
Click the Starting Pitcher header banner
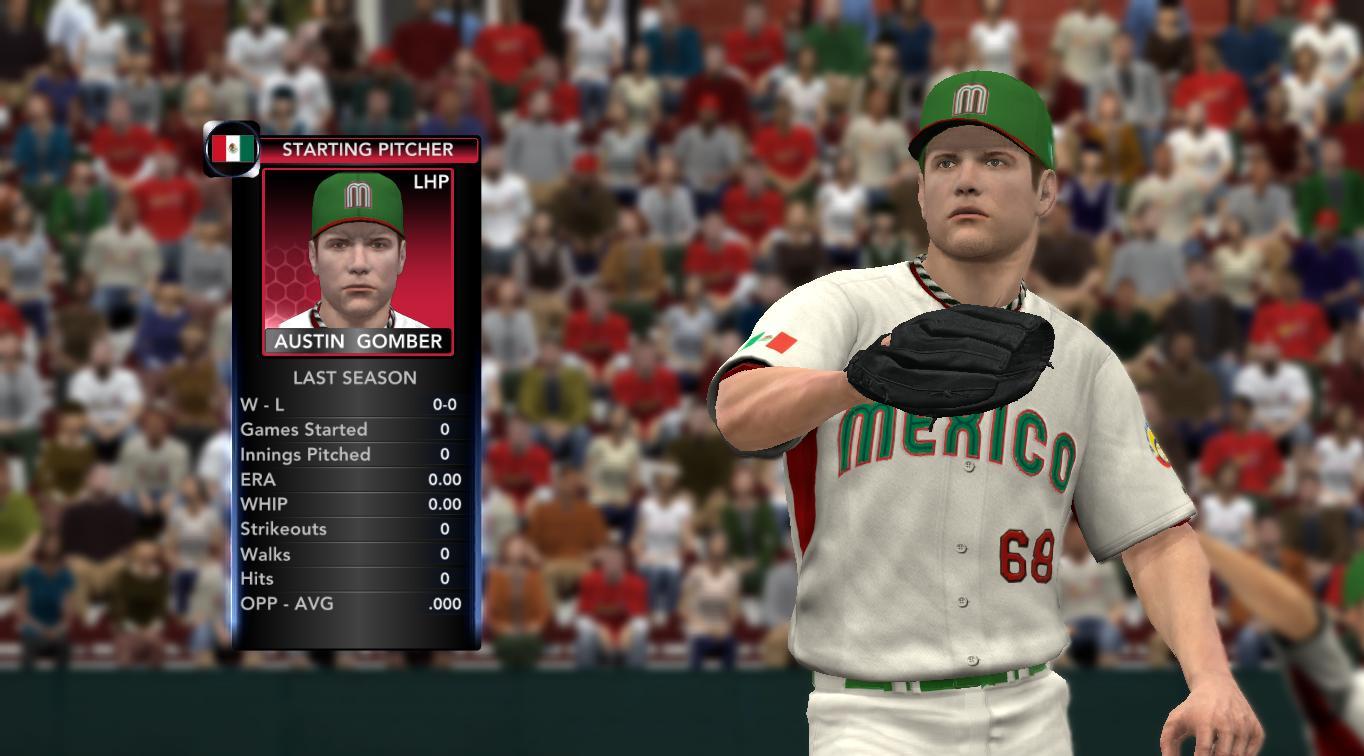367,150
